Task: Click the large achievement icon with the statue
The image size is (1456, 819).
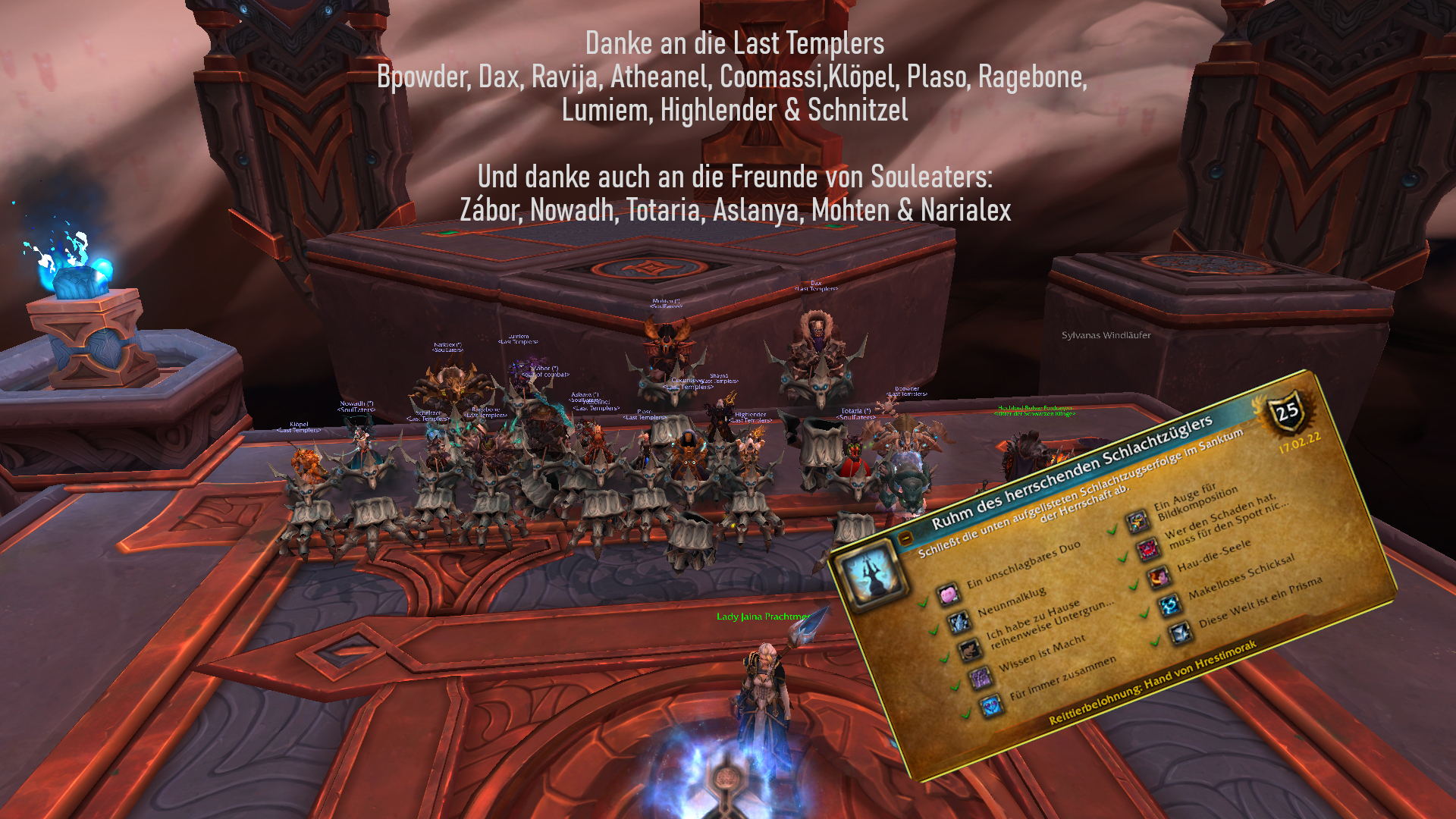Action: (x=871, y=574)
